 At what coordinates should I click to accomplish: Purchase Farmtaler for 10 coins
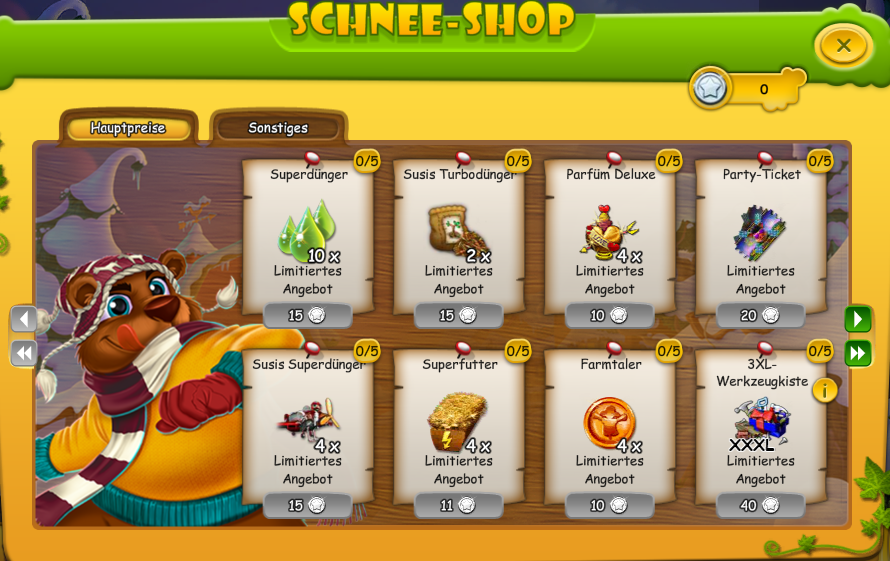(x=610, y=506)
